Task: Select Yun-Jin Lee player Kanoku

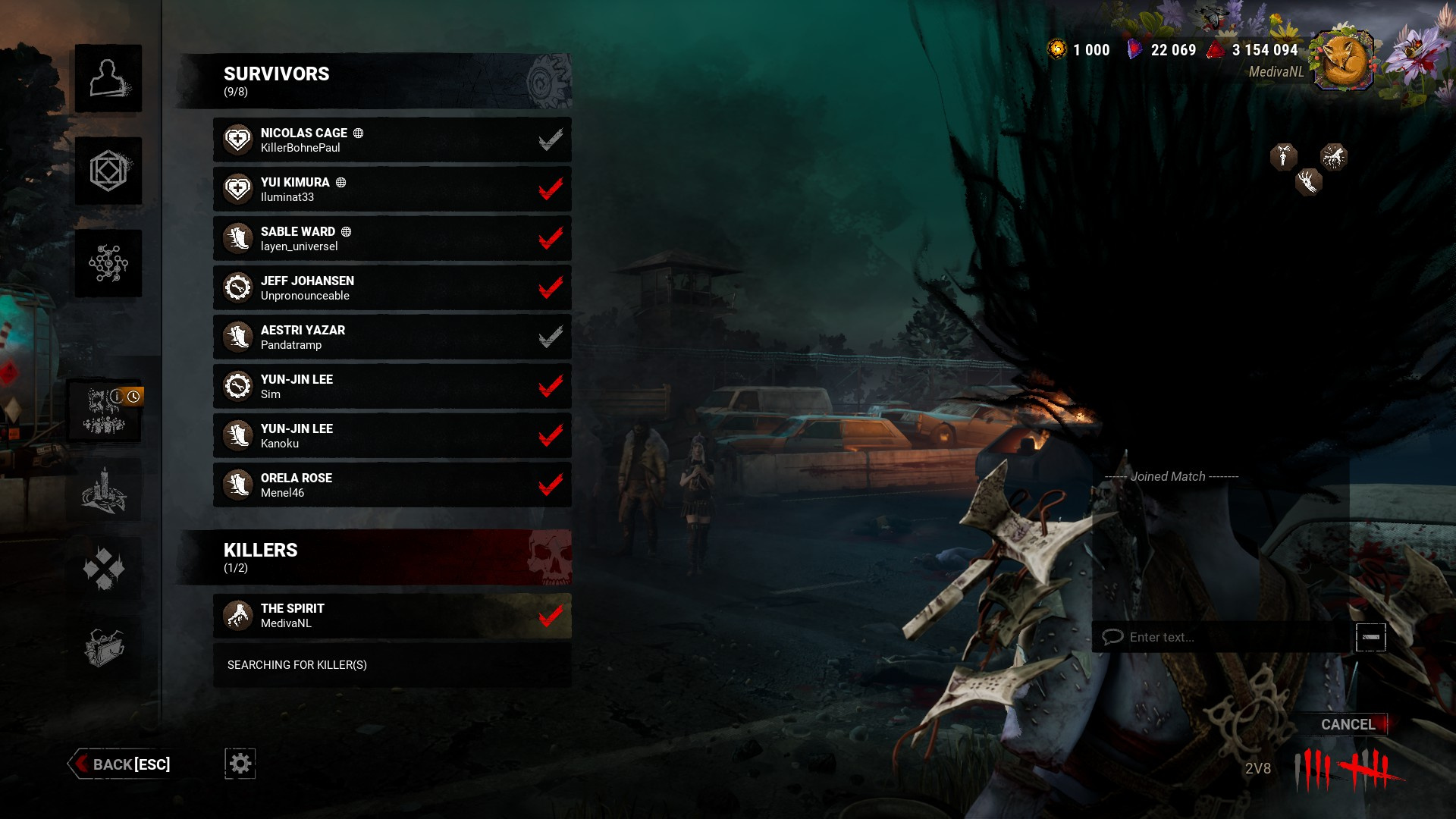Action: click(x=392, y=435)
